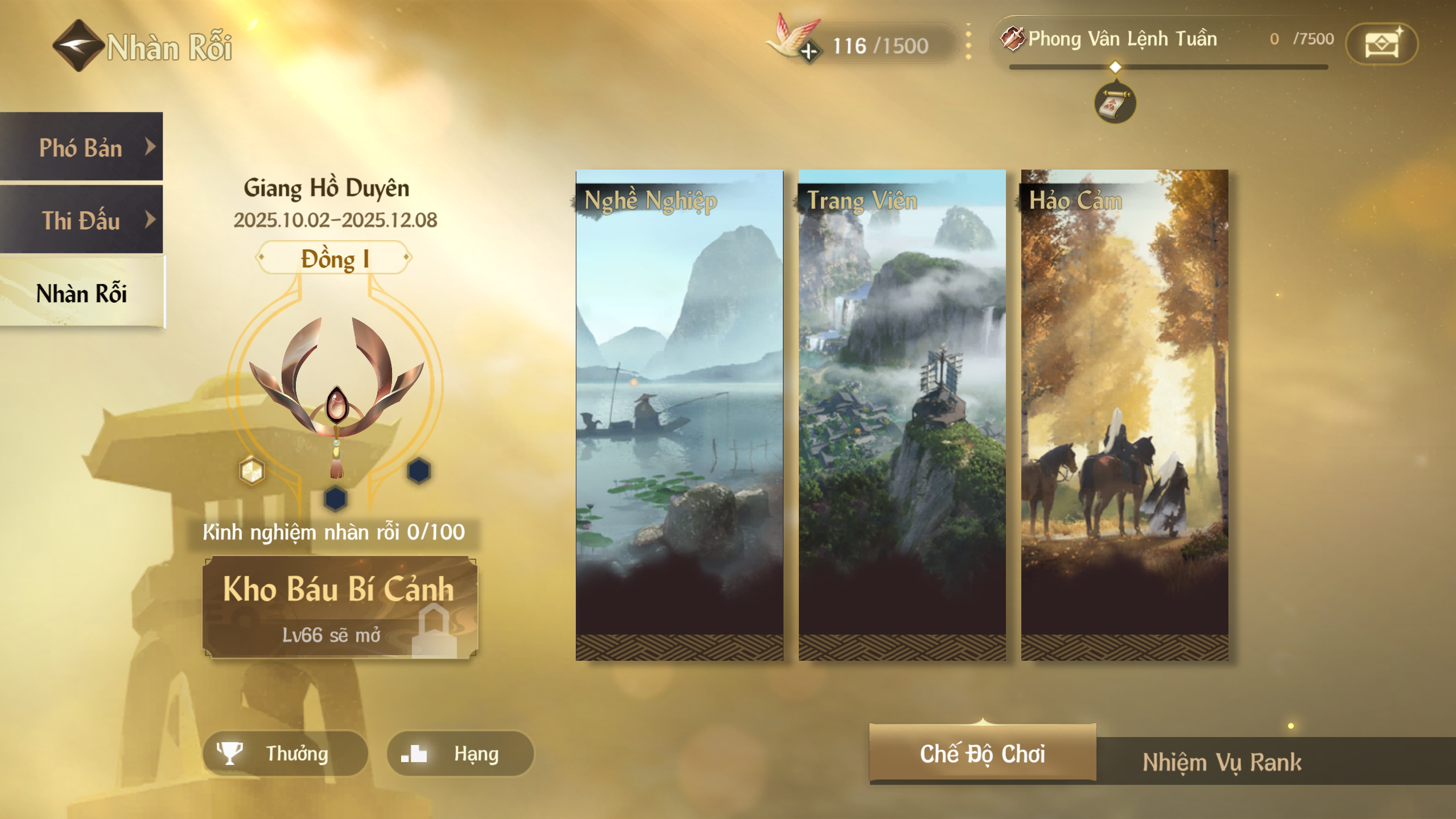Image resolution: width=1456 pixels, height=819 pixels.
Task: Click the scroll reward milestone icon
Action: [x=1115, y=104]
